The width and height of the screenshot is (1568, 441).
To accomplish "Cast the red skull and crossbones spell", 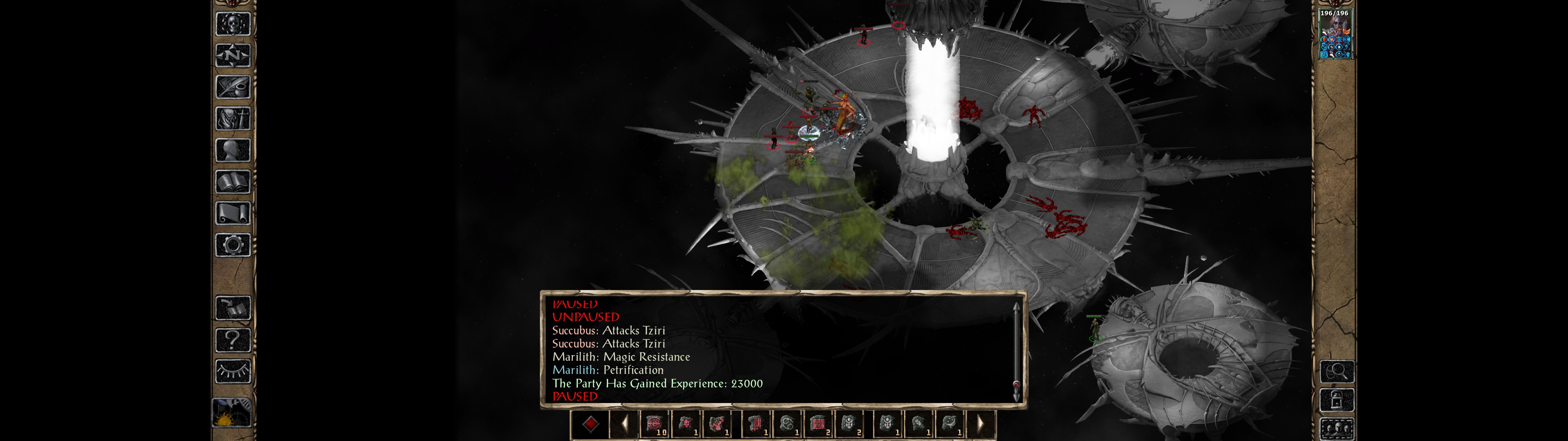I will pyautogui.click(x=686, y=424).
